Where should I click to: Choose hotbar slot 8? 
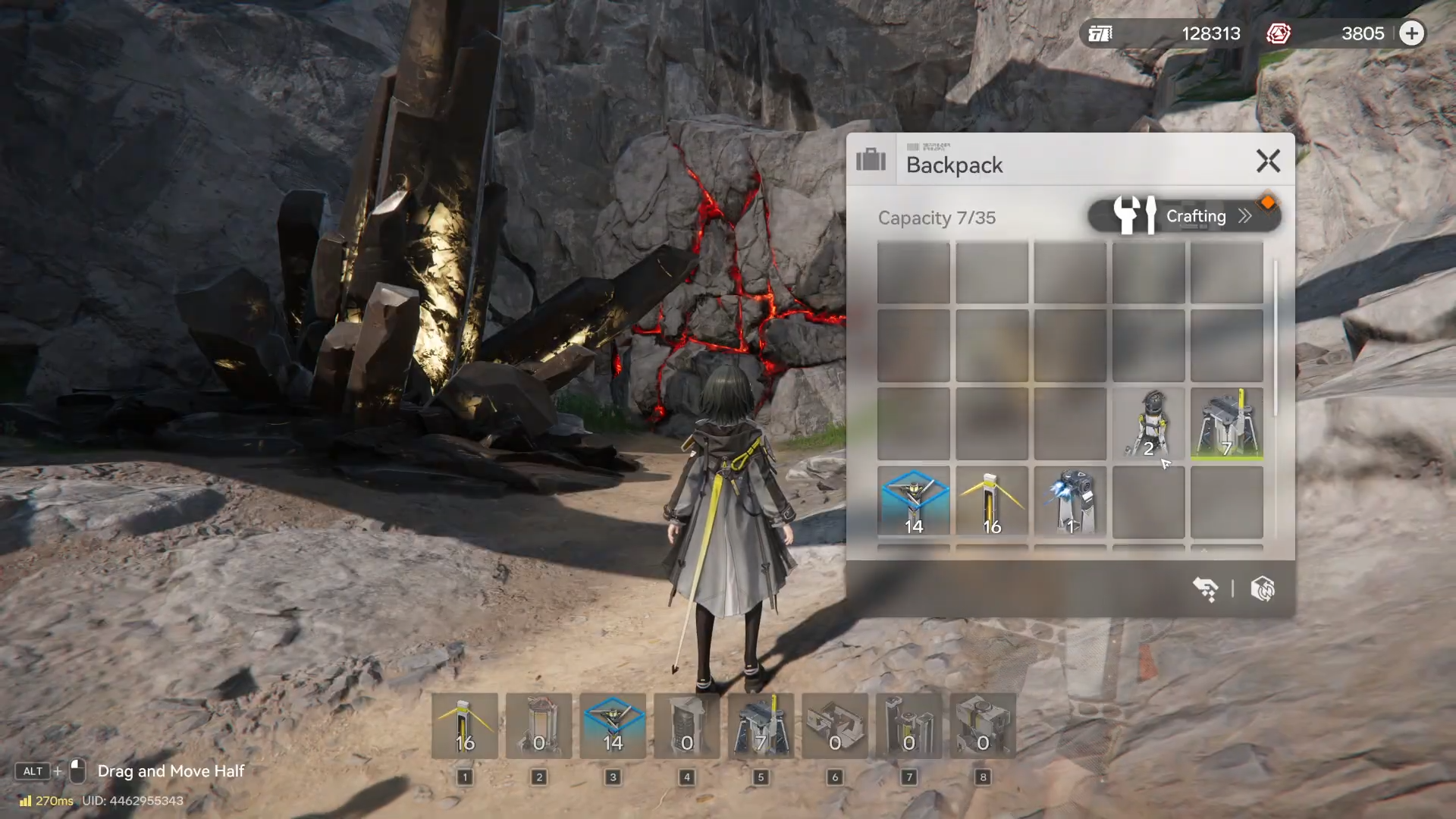(x=983, y=726)
